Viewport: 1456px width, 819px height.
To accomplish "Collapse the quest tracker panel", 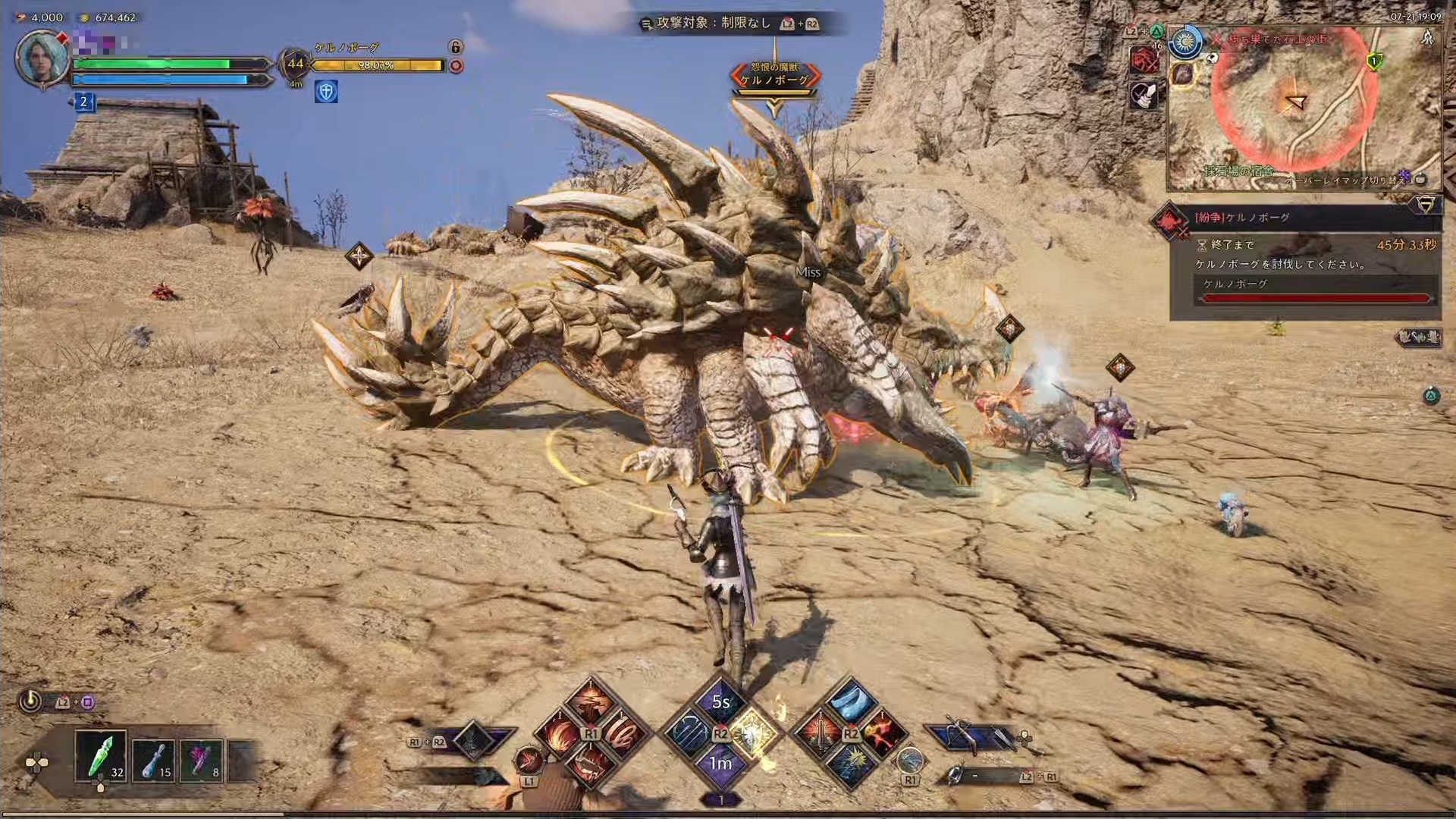I will click(1426, 205).
